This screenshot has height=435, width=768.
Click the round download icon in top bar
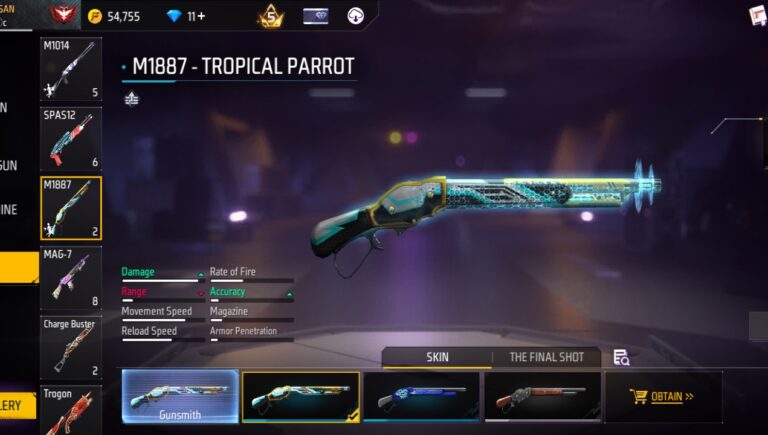click(355, 16)
